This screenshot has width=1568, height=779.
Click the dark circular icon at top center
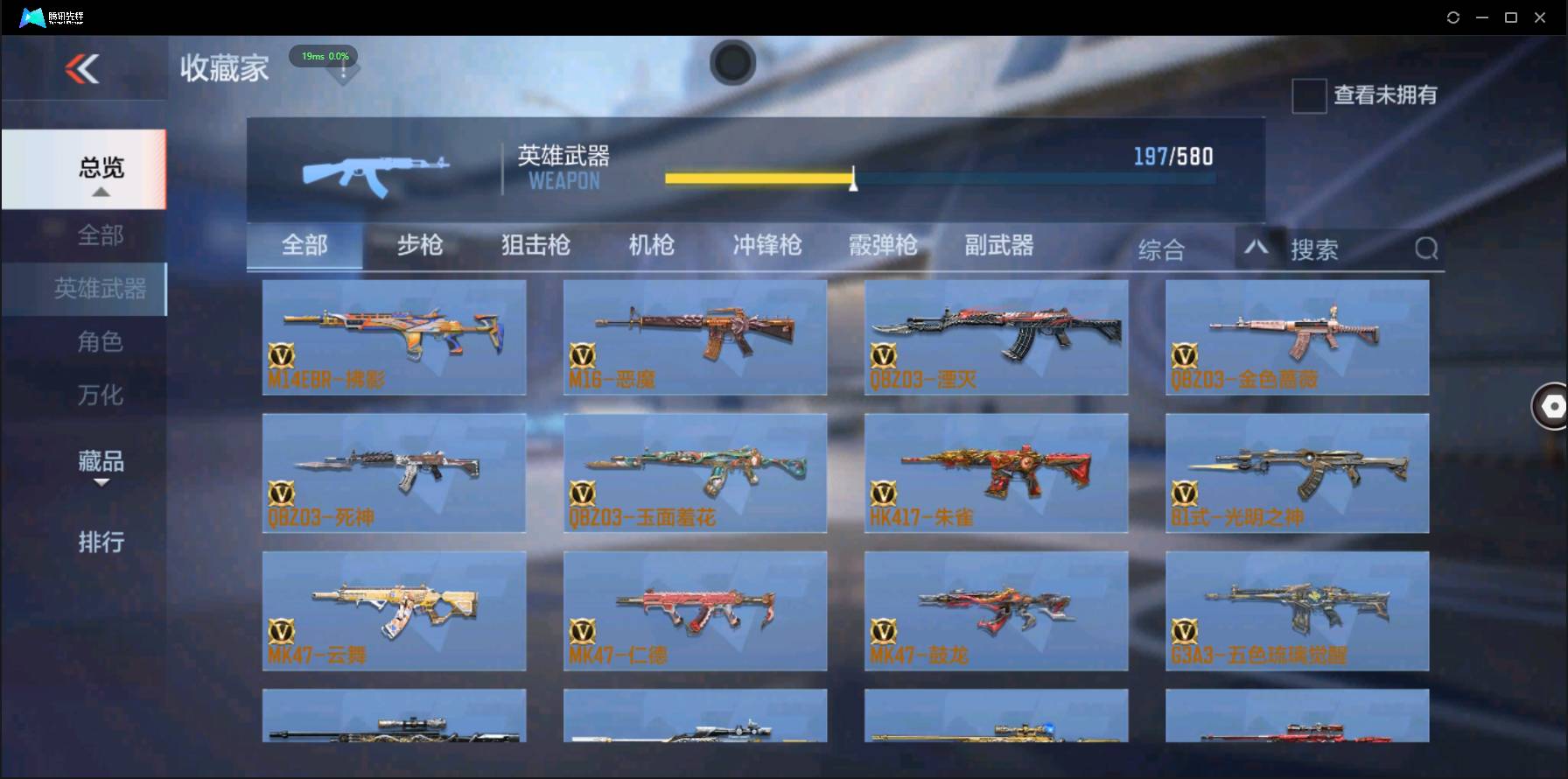click(x=732, y=62)
